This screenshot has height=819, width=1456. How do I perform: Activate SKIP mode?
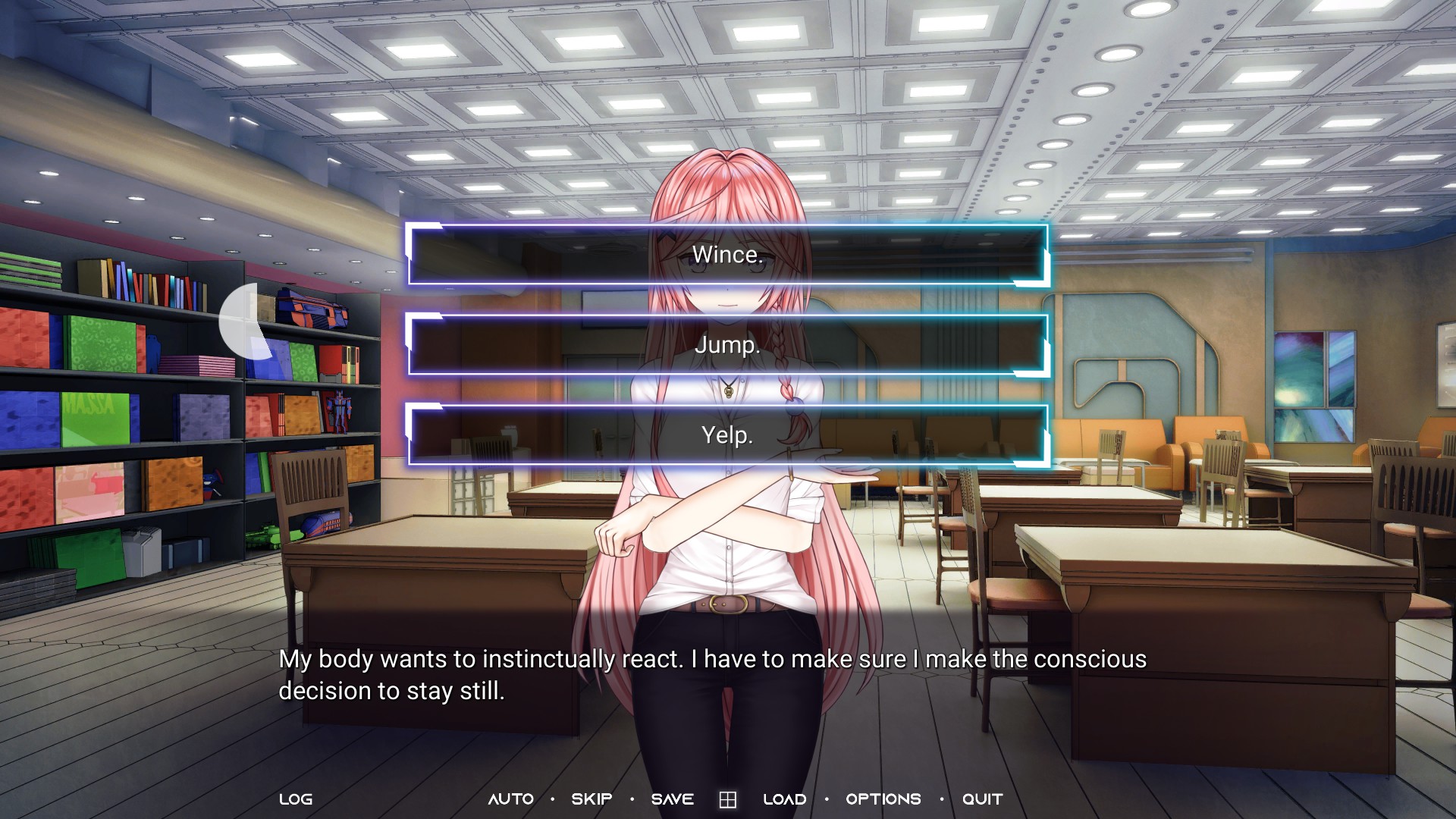(591, 799)
